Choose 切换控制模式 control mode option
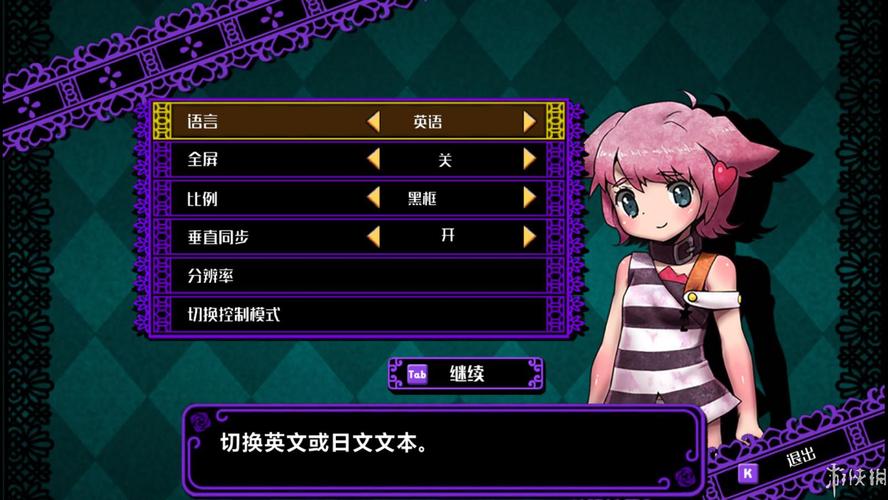The width and height of the screenshot is (888, 500). tap(234, 314)
